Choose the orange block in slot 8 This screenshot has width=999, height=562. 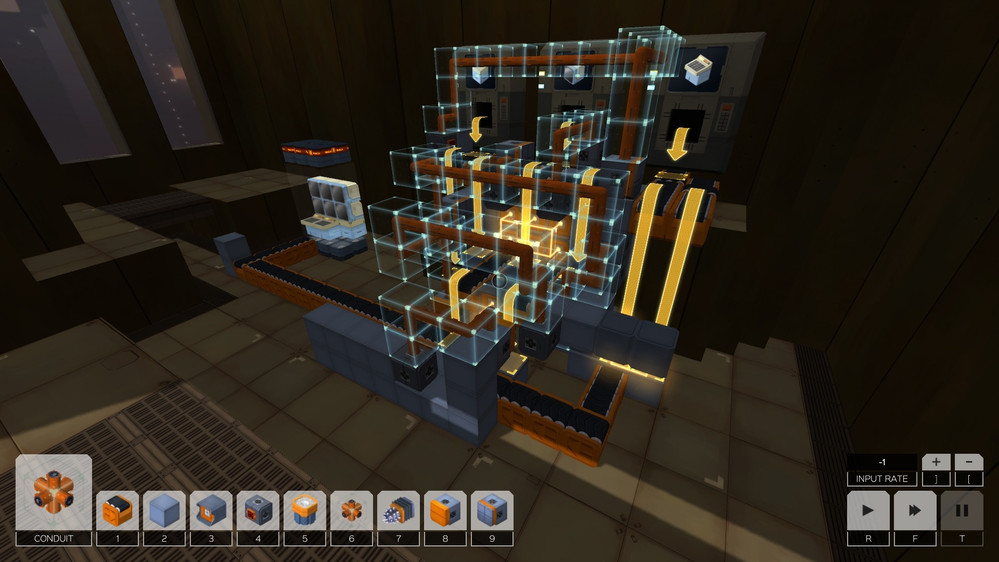(446, 510)
